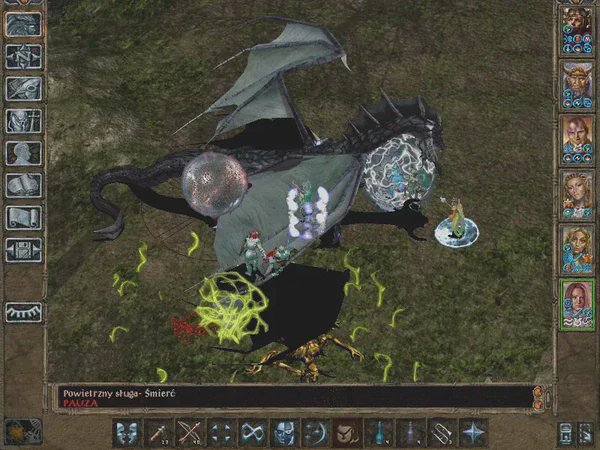The height and width of the screenshot is (450, 600).
Task: Open the mage spellbook
Action: point(23,185)
